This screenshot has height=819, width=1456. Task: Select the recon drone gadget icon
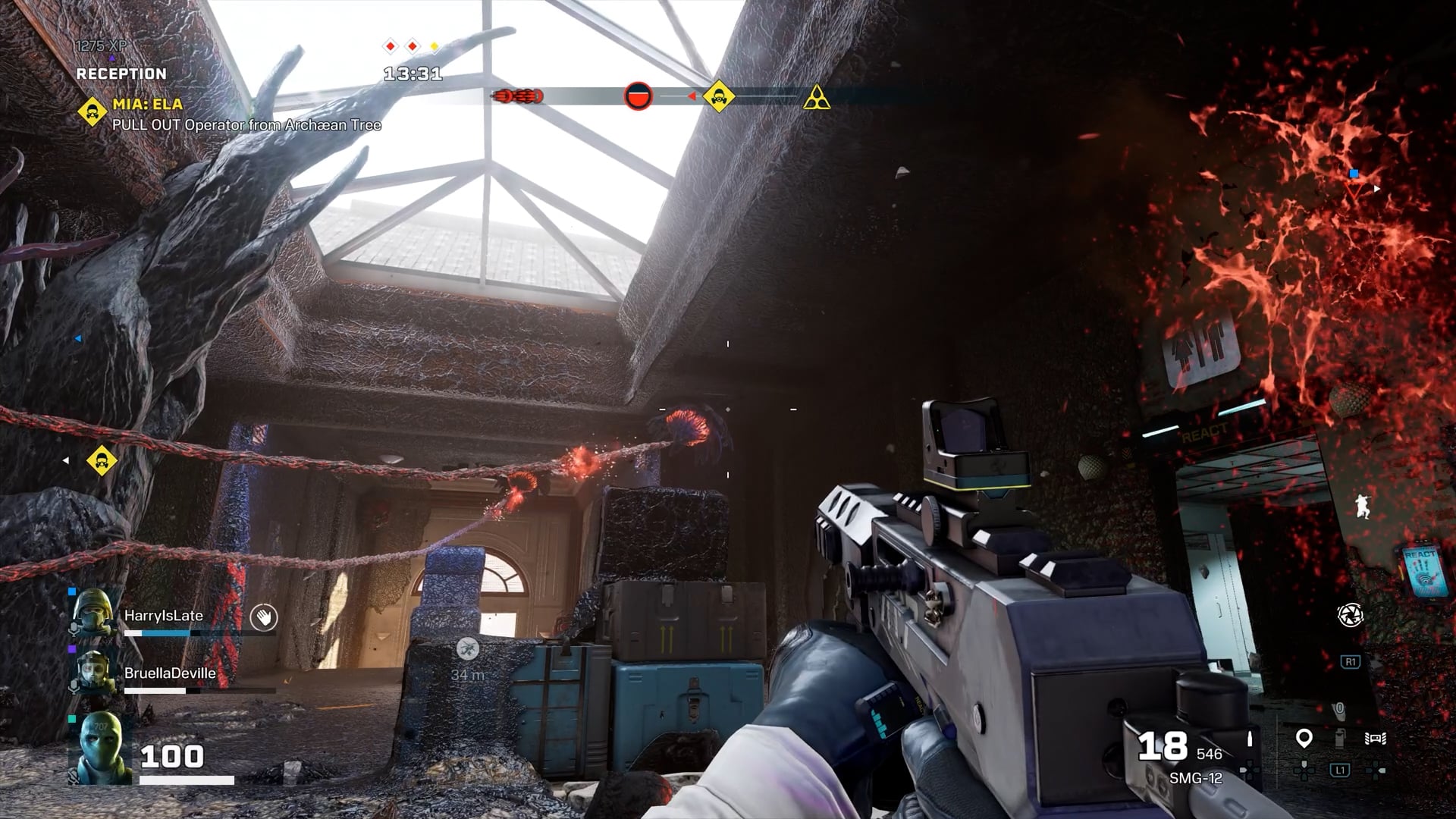1376,739
